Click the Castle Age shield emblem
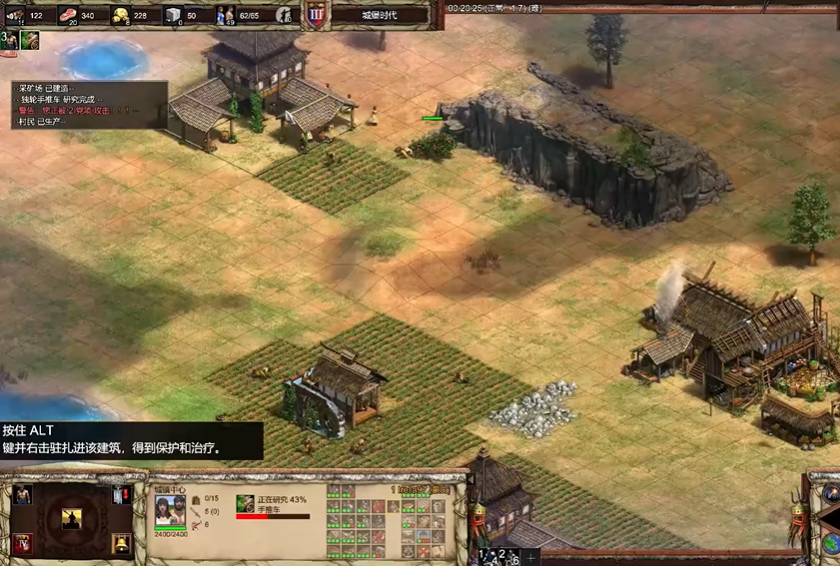This screenshot has width=840, height=566. (316, 15)
